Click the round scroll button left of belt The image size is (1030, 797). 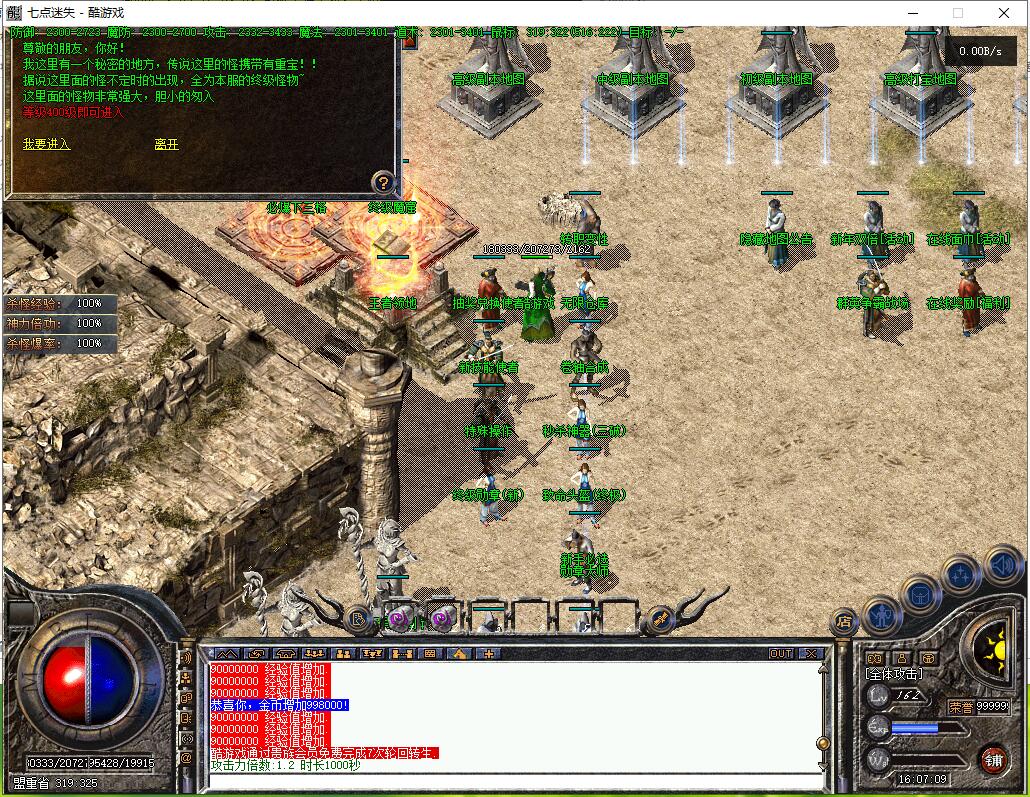tap(358, 619)
